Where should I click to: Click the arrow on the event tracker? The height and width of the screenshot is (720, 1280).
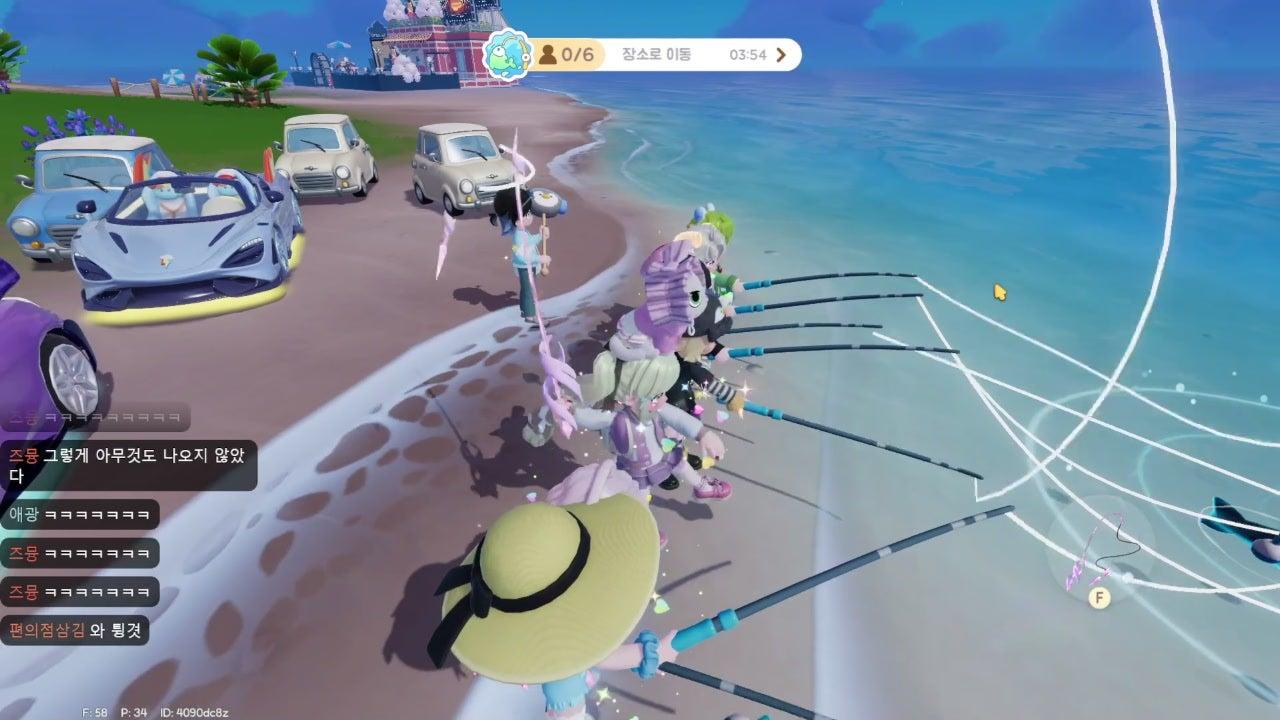[782, 55]
